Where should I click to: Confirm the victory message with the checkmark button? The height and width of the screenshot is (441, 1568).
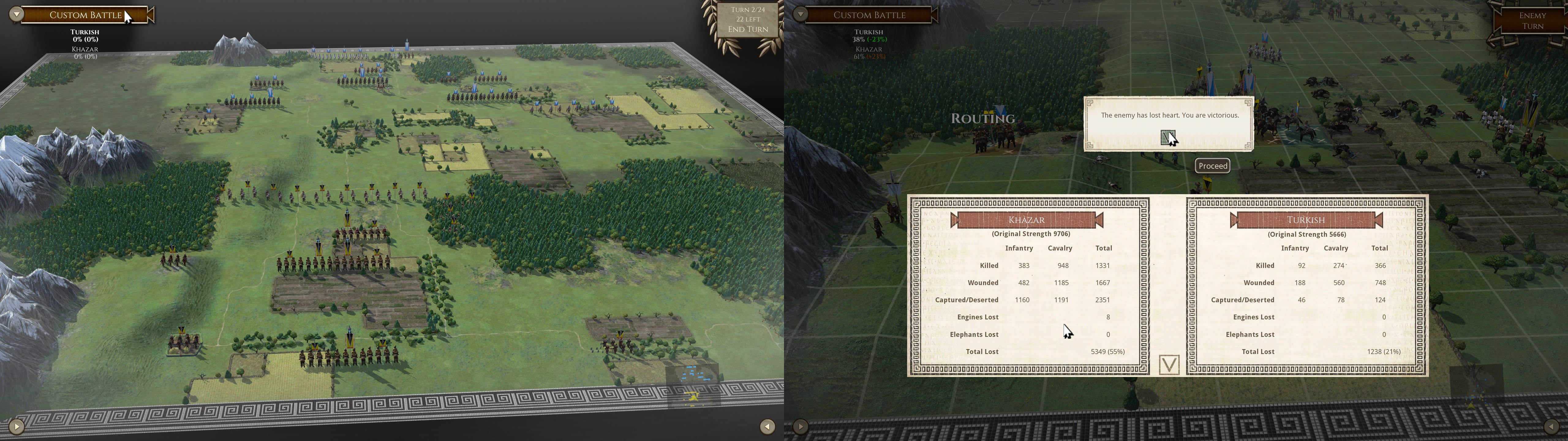click(1167, 138)
